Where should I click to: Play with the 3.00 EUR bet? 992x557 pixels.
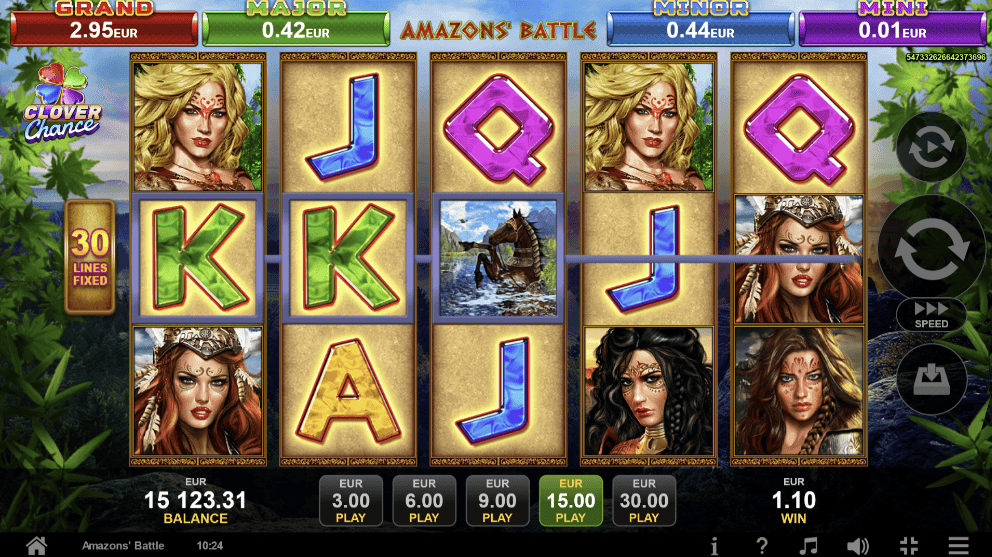point(351,501)
